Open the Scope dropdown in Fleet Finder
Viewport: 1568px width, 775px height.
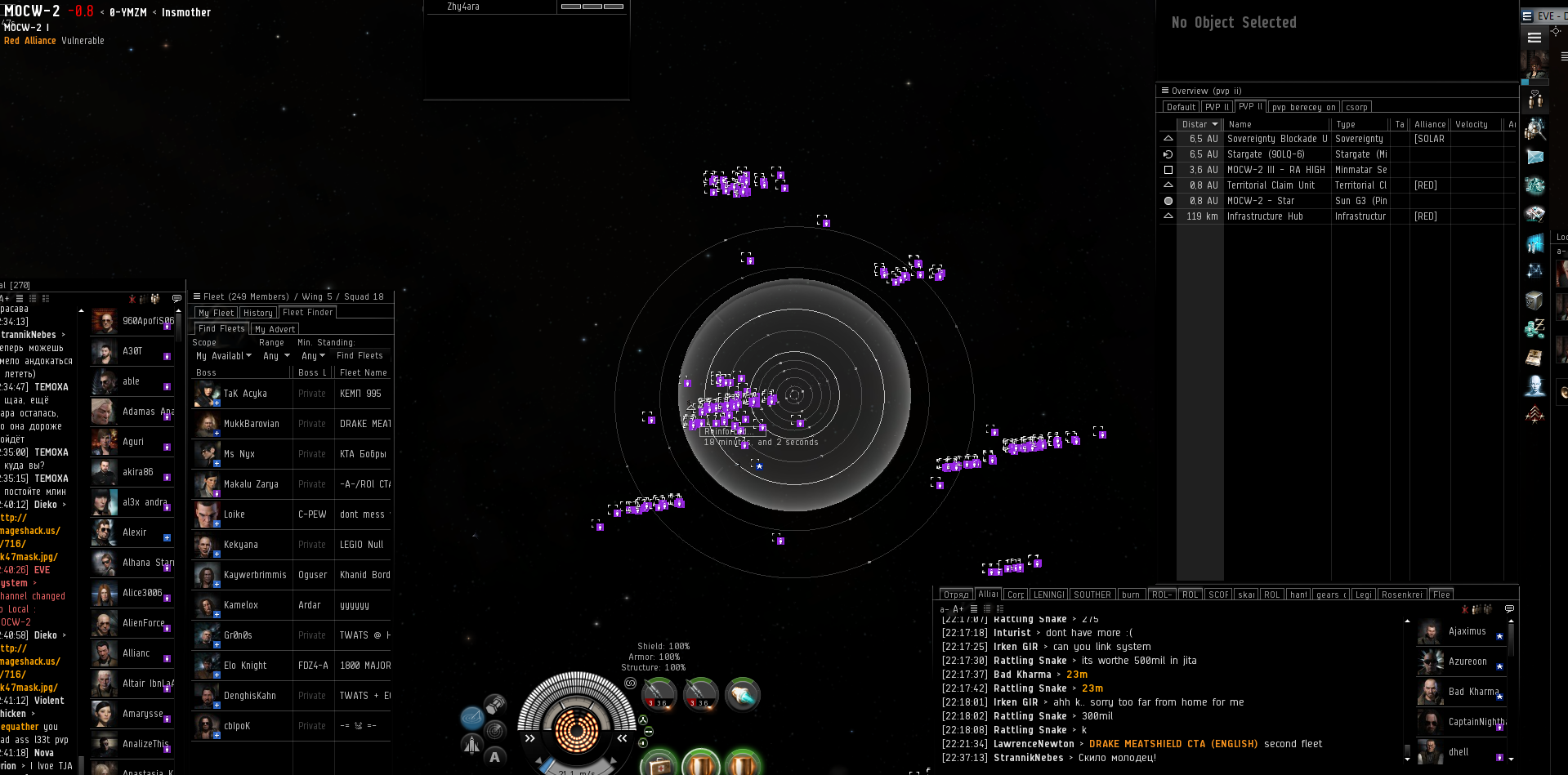(x=224, y=356)
